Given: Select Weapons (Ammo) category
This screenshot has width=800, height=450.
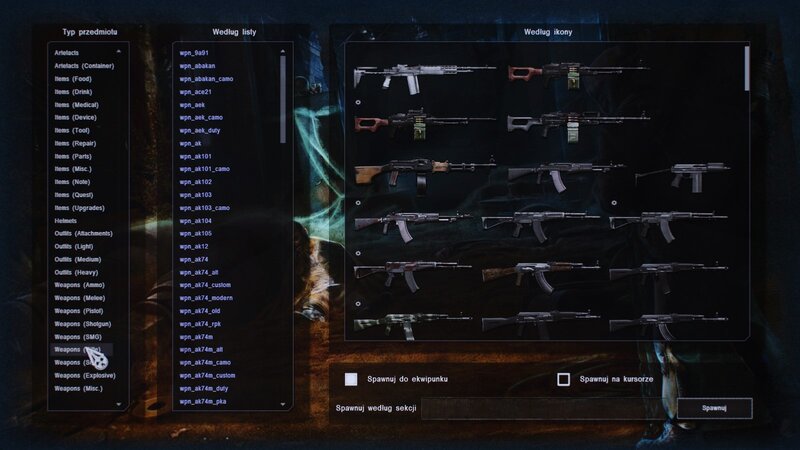Looking at the screenshot, I should (79, 285).
